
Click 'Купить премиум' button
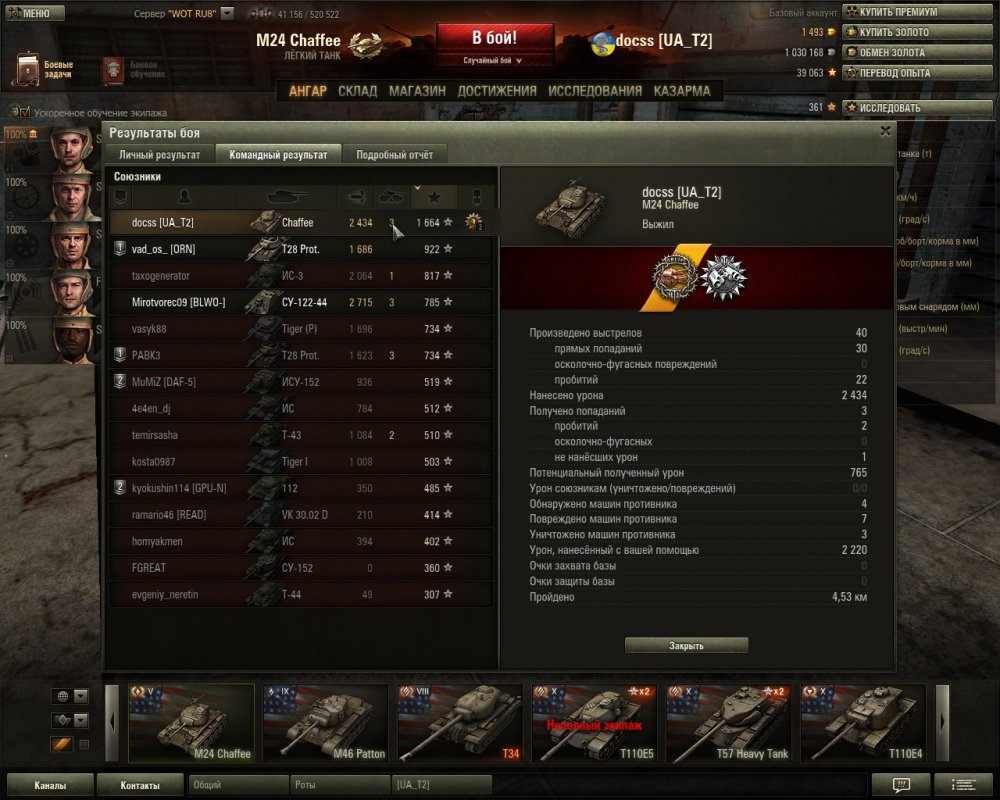898,12
